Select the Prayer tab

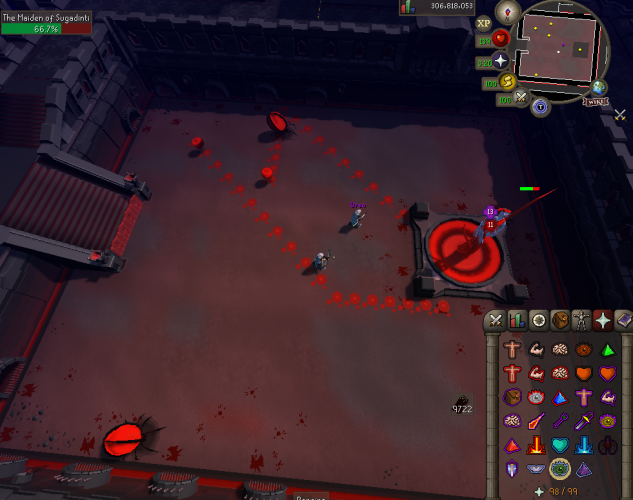604,321
